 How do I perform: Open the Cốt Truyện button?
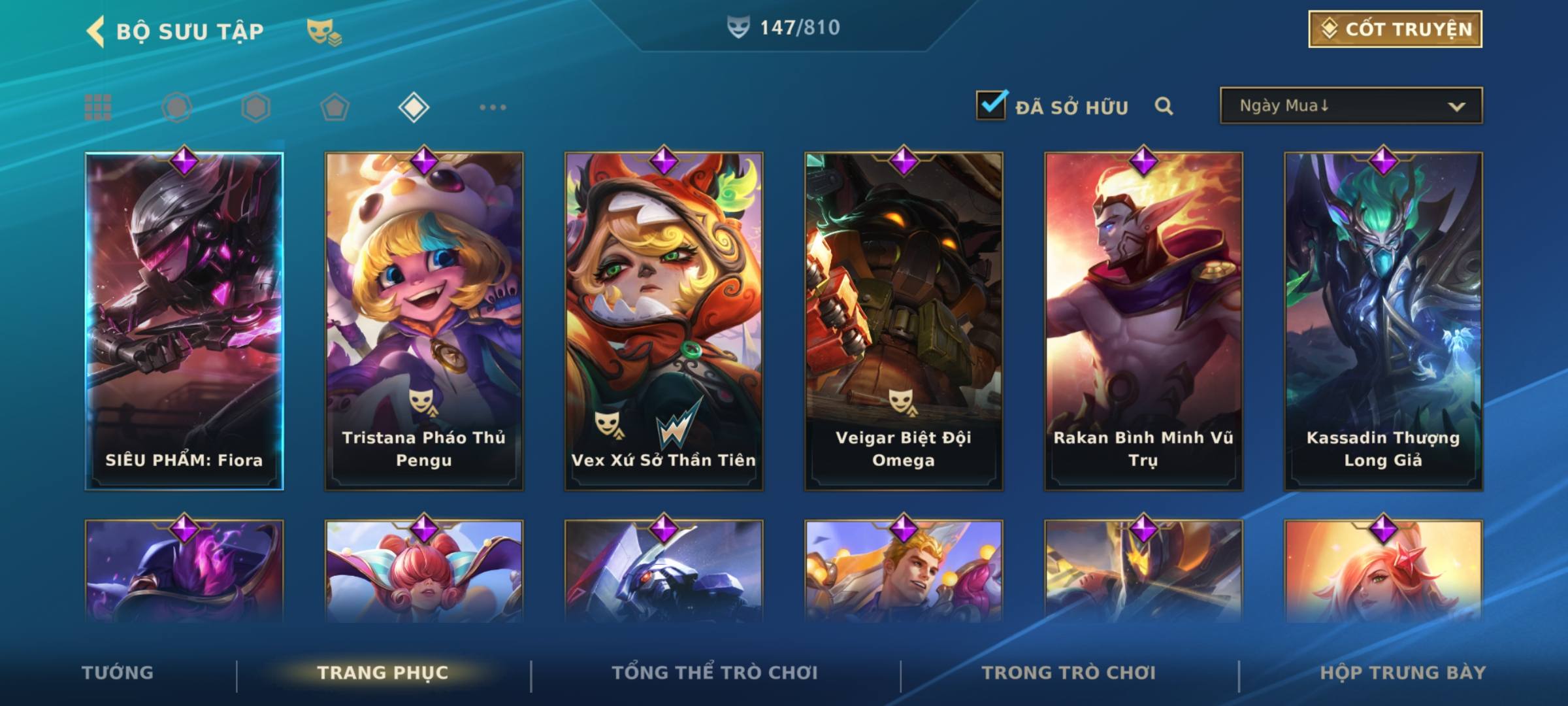[1395, 29]
